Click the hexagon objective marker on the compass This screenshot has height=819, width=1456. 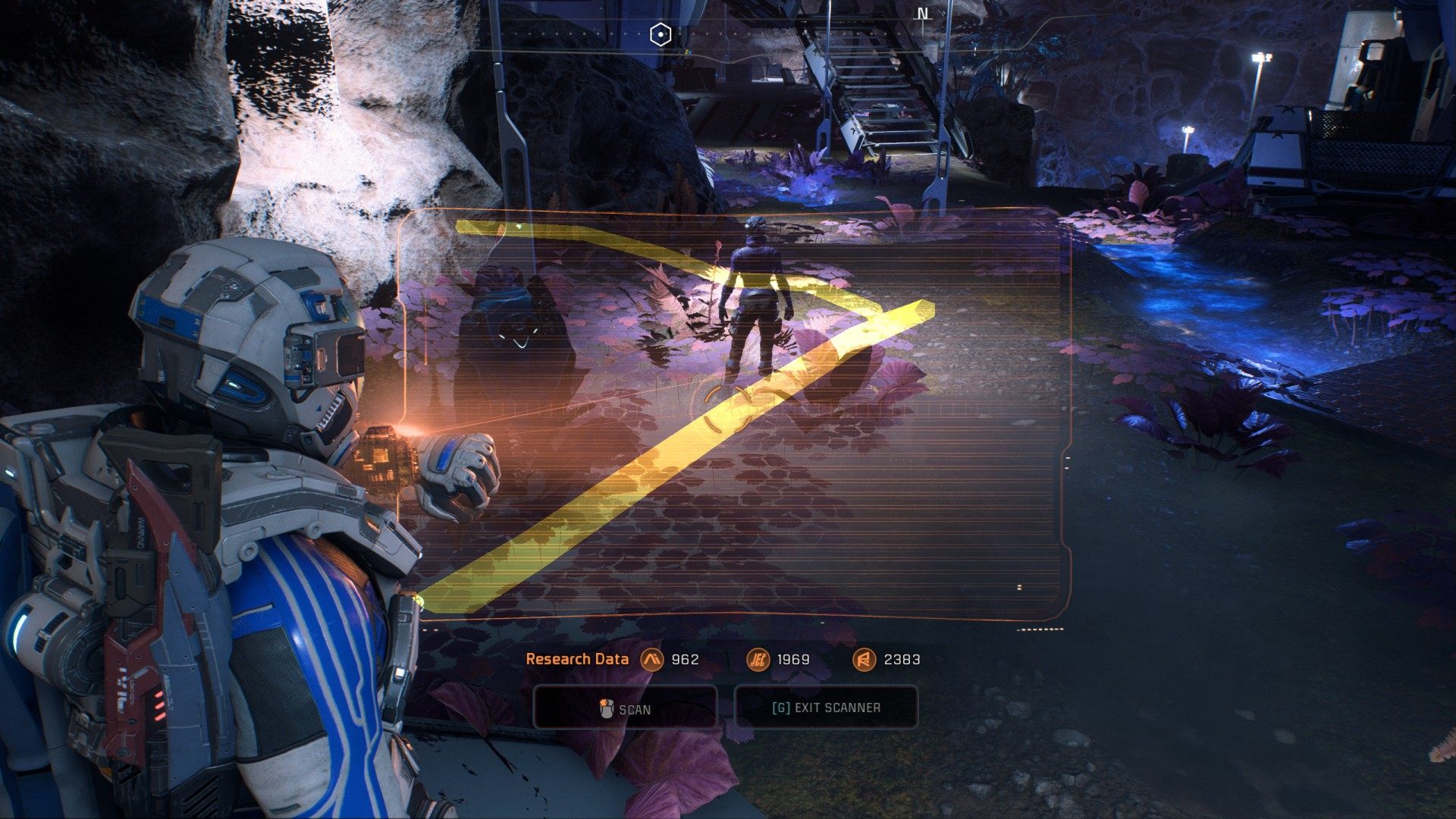click(x=661, y=34)
